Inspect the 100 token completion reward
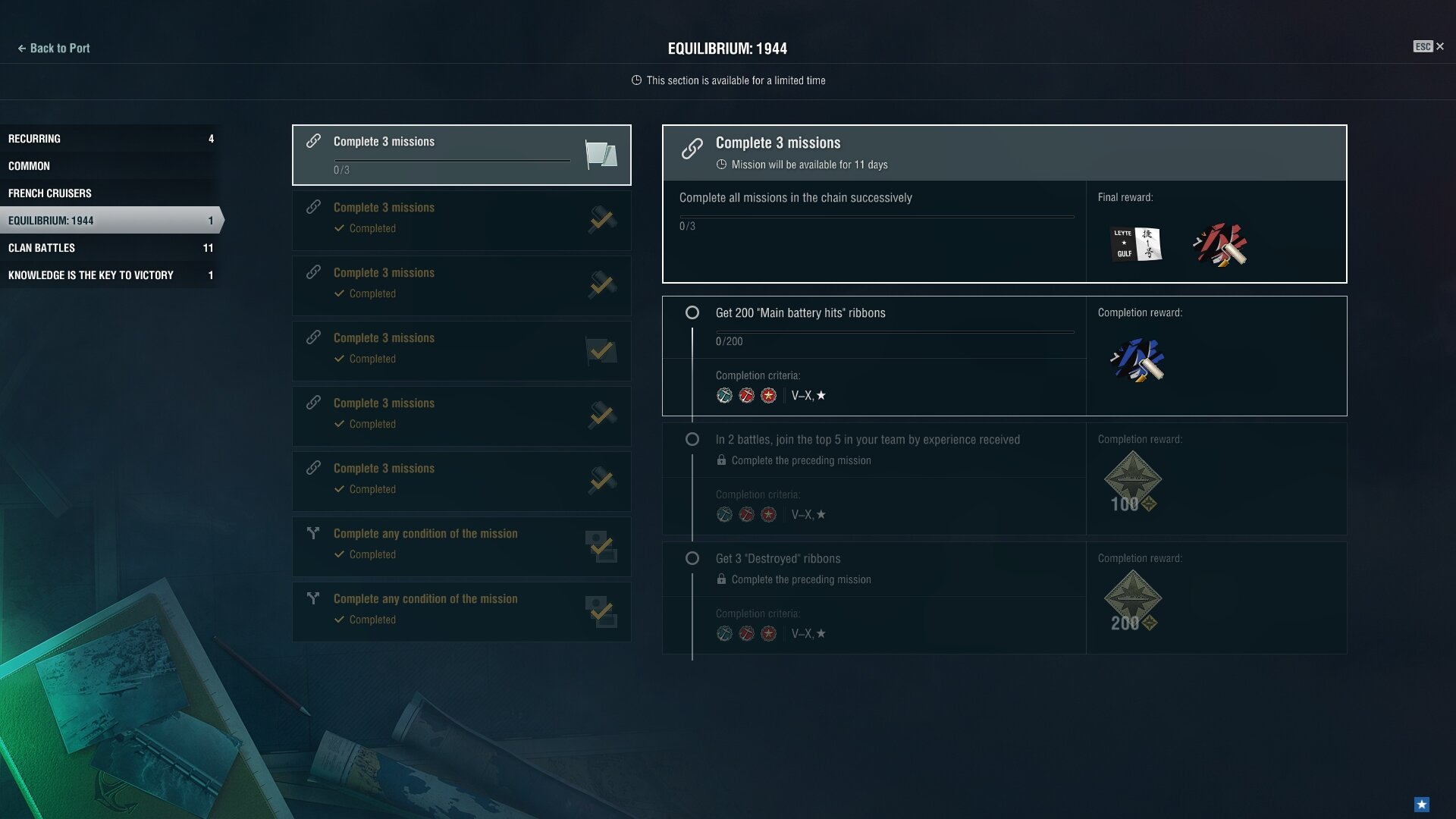1456x819 pixels. point(1132,482)
